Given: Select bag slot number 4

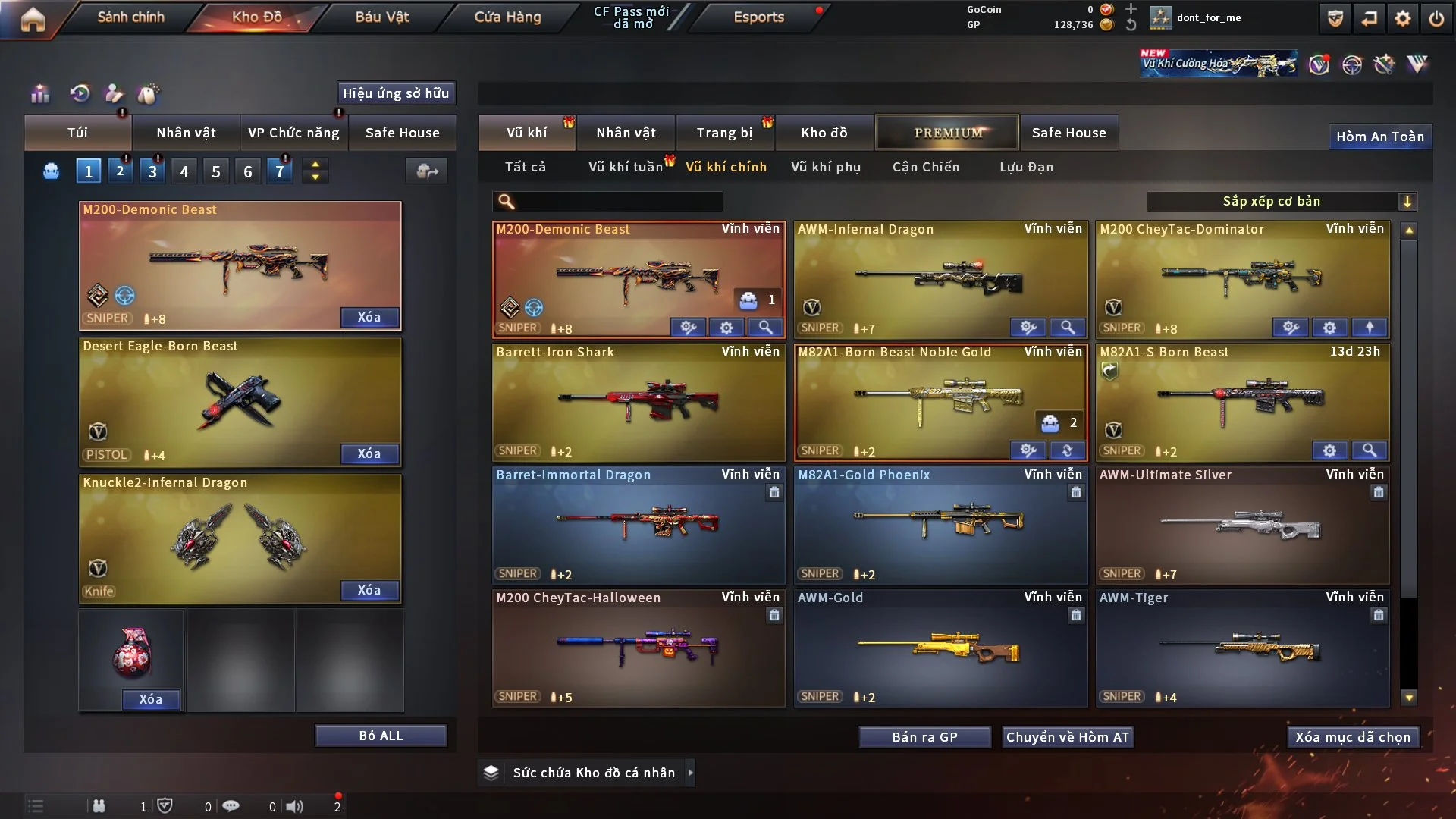Looking at the screenshot, I should pyautogui.click(x=184, y=171).
